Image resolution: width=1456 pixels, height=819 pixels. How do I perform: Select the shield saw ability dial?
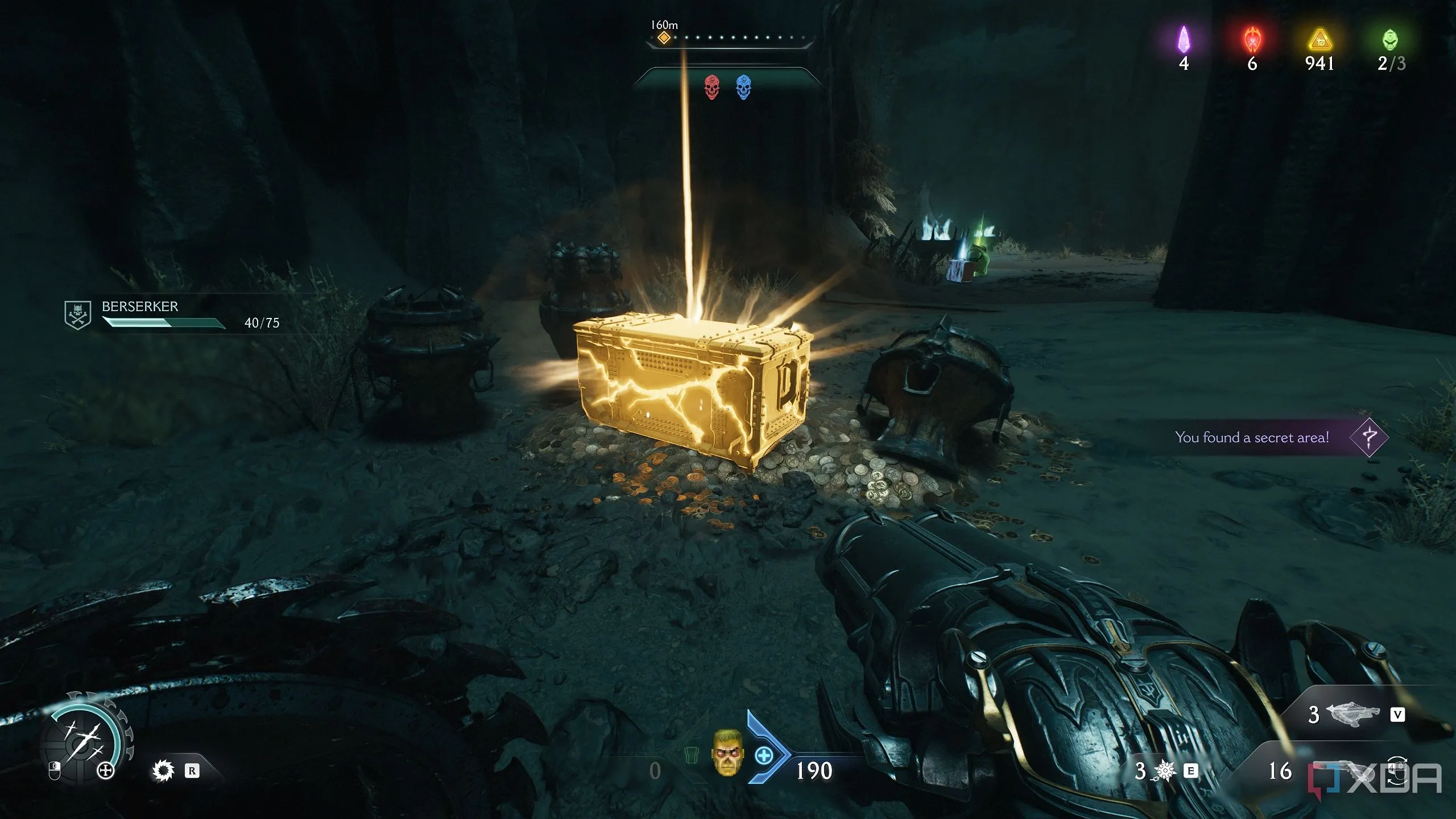pyautogui.click(x=85, y=739)
